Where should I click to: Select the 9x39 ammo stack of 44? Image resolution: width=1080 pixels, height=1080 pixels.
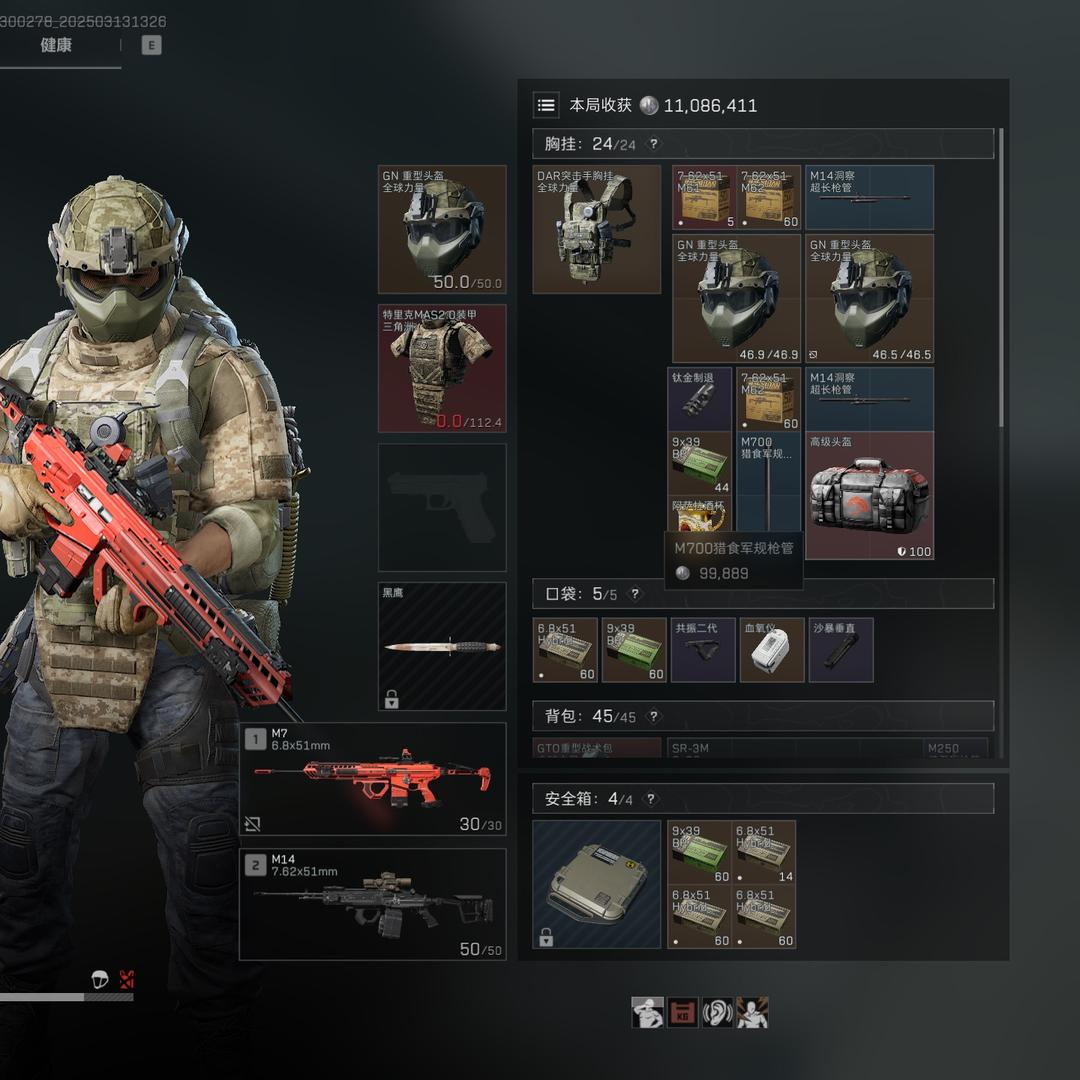click(700, 463)
